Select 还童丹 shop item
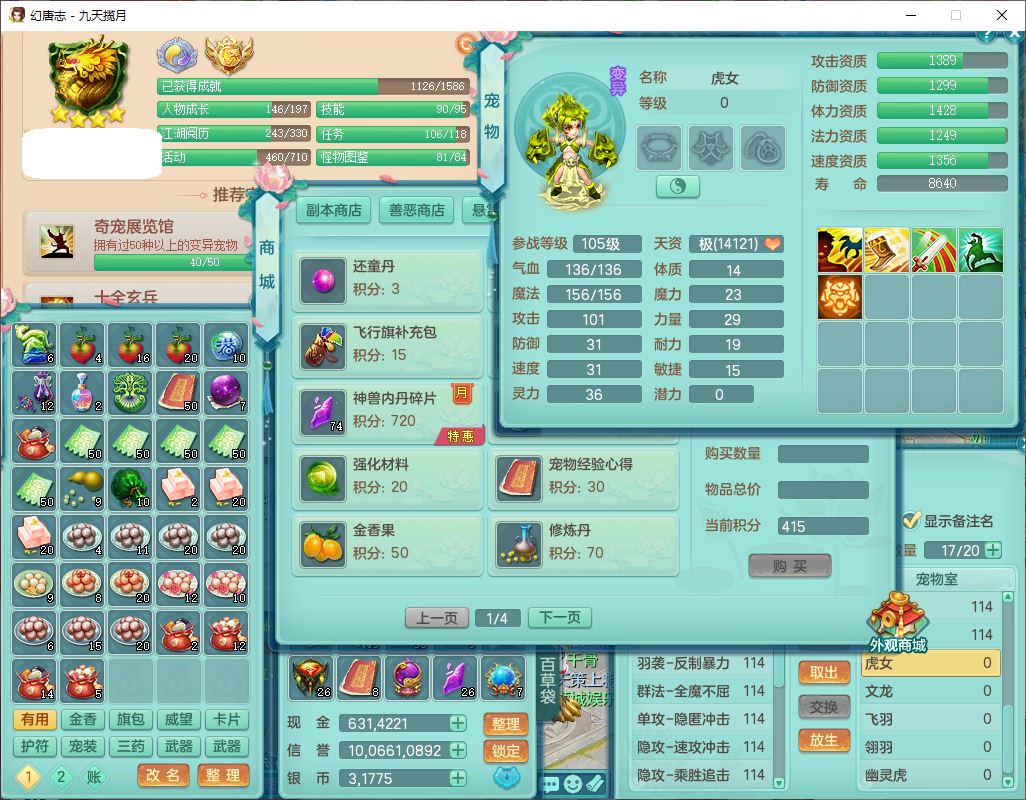This screenshot has width=1026, height=800. pos(390,278)
